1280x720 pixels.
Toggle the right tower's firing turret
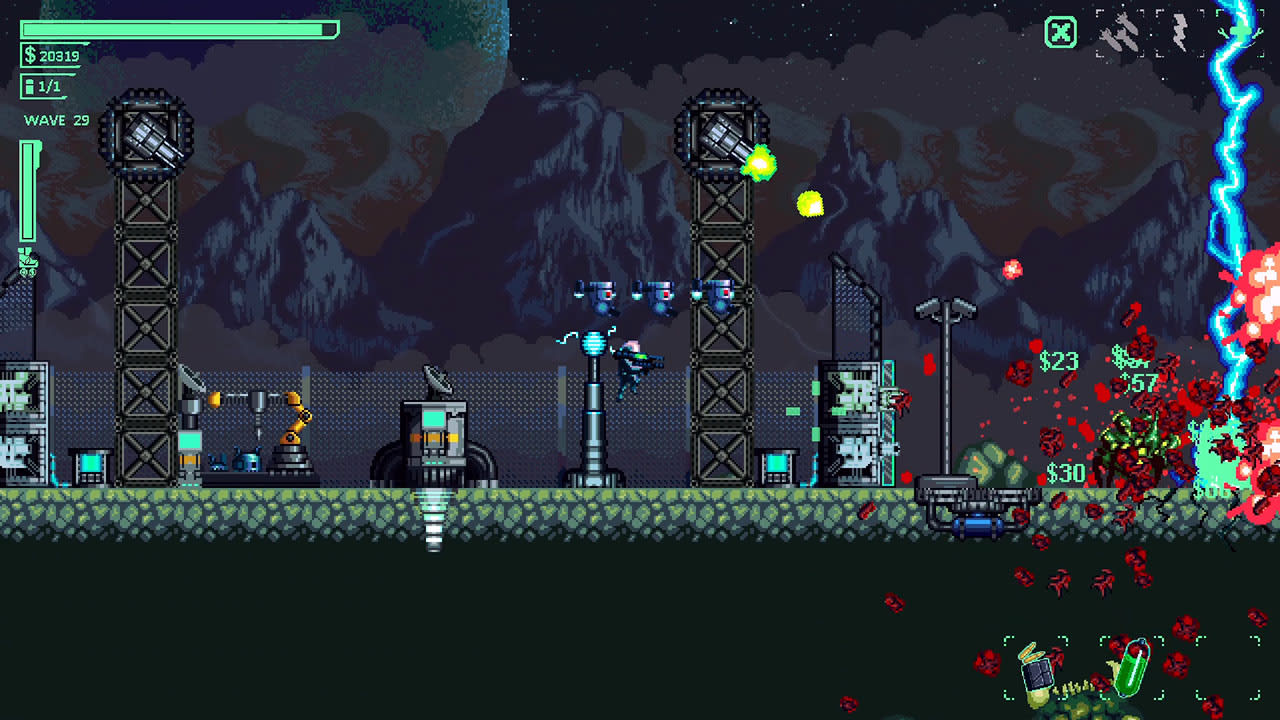(x=720, y=135)
